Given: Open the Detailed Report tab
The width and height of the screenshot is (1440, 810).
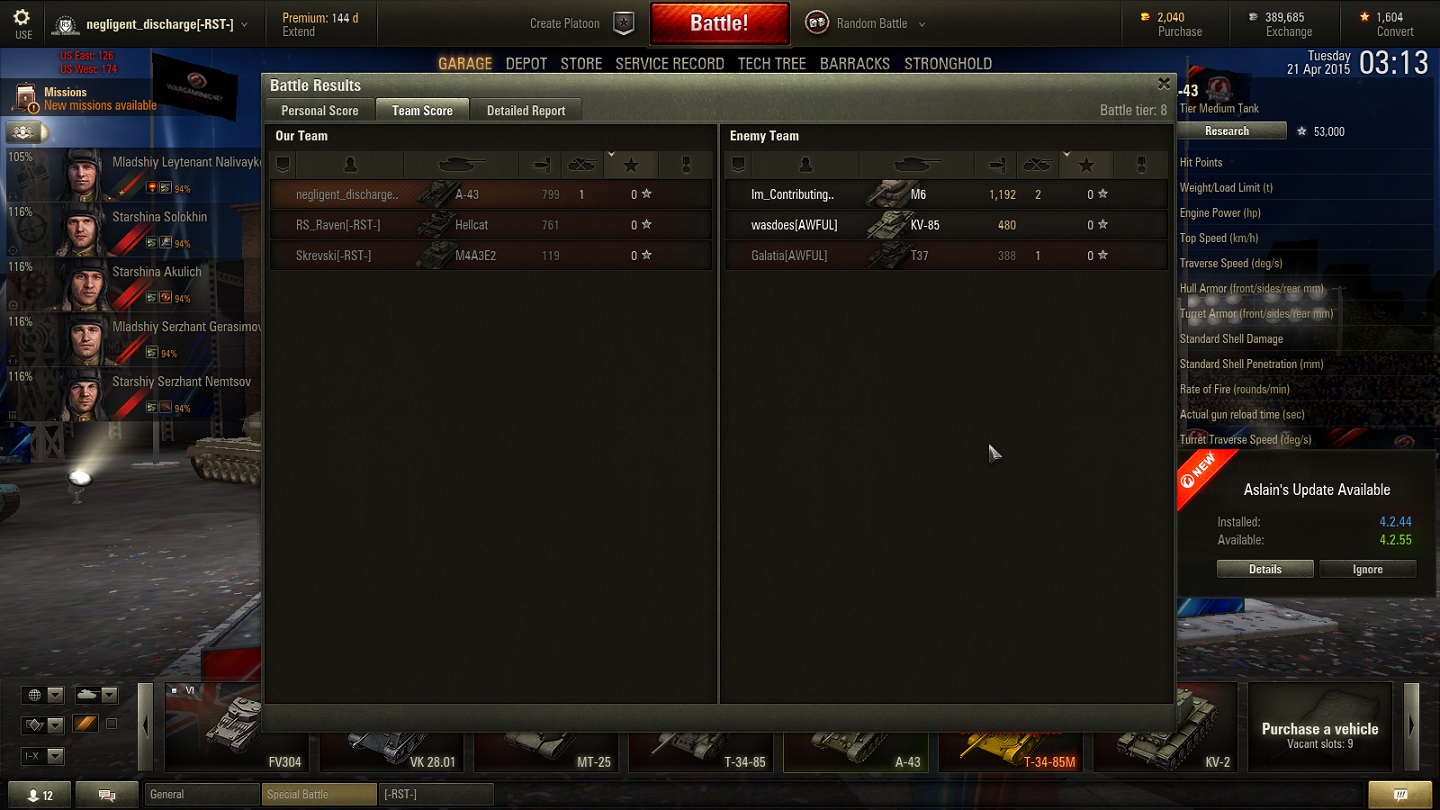Looking at the screenshot, I should (x=525, y=111).
